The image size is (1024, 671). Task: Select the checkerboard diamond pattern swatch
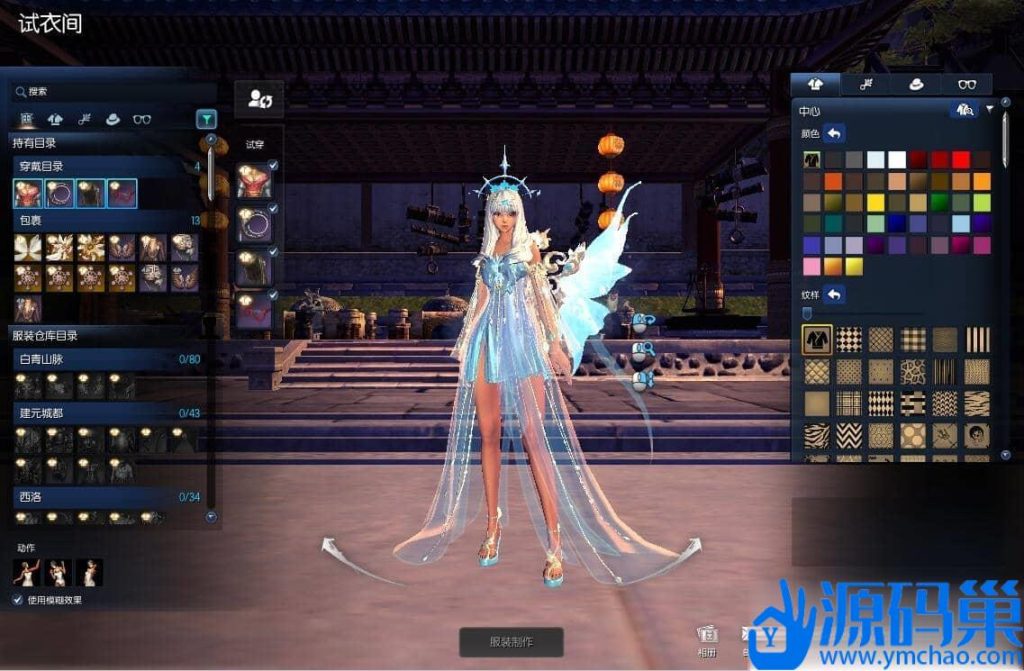[850, 340]
